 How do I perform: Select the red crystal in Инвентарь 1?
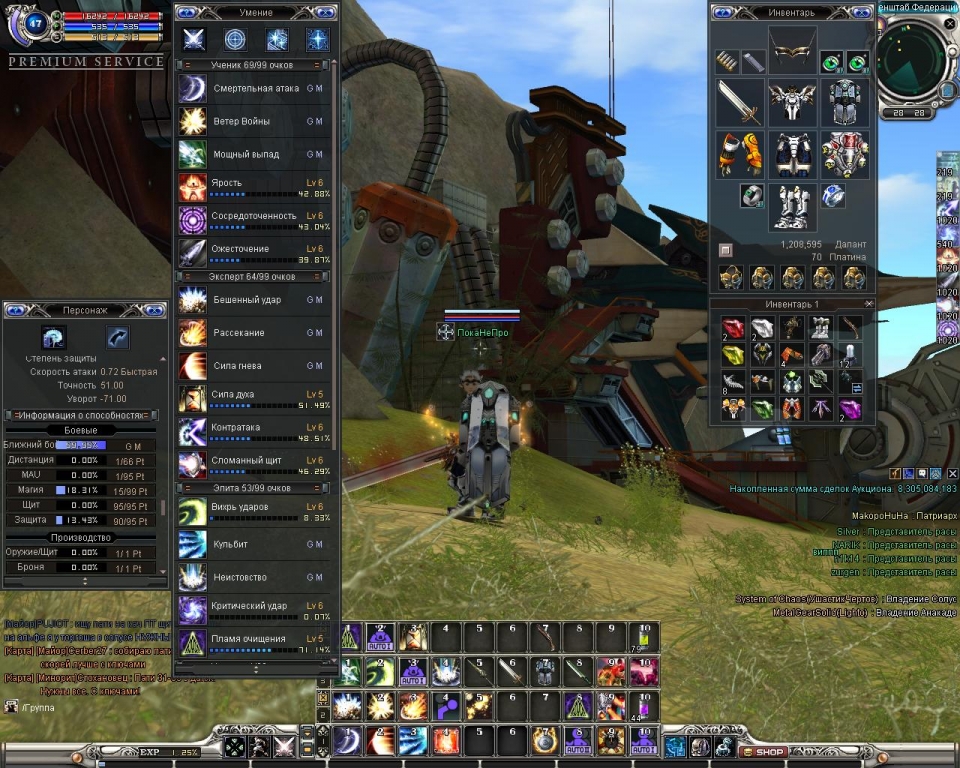point(734,328)
